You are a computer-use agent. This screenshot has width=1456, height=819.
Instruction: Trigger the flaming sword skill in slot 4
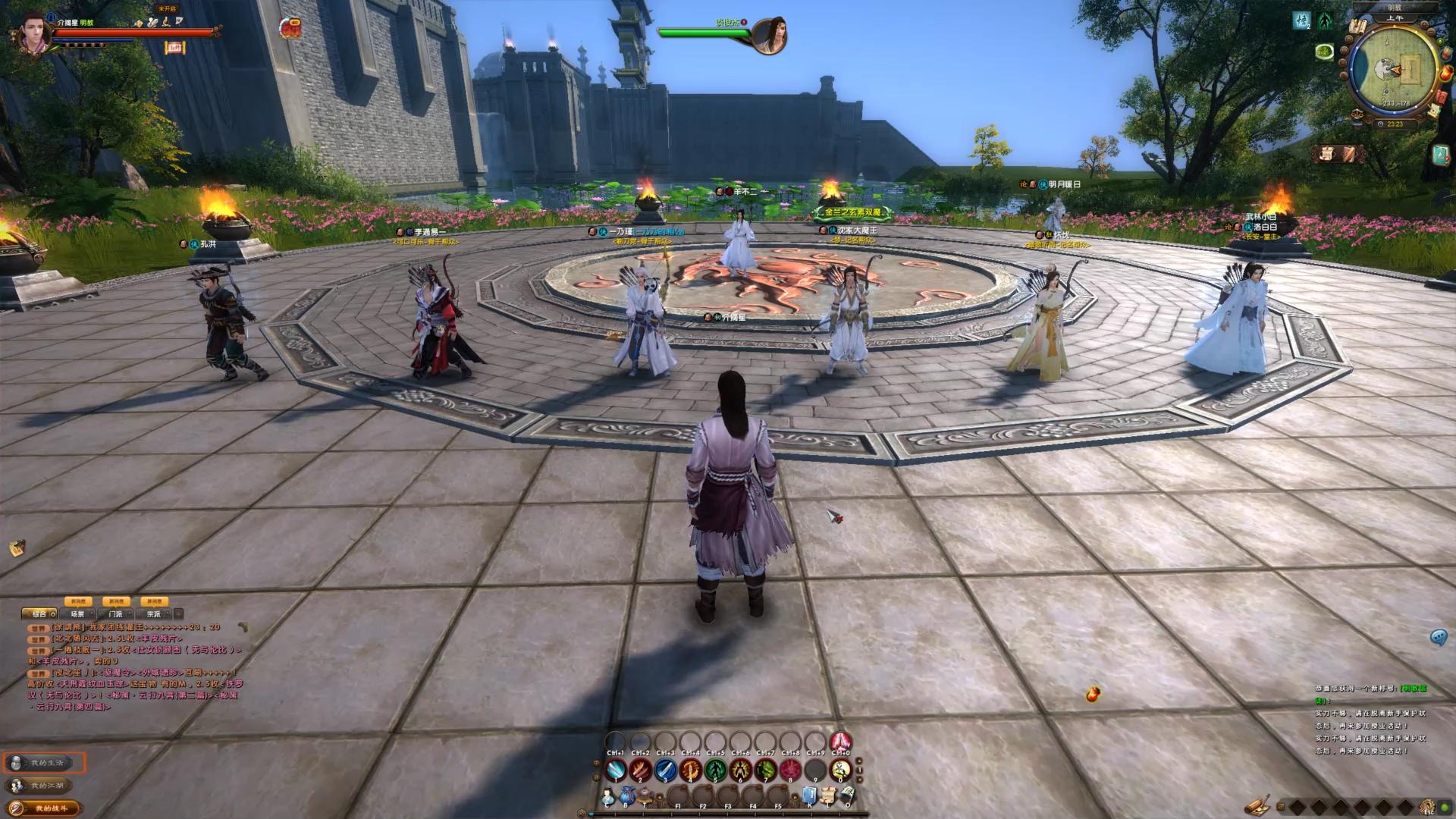[x=690, y=770]
